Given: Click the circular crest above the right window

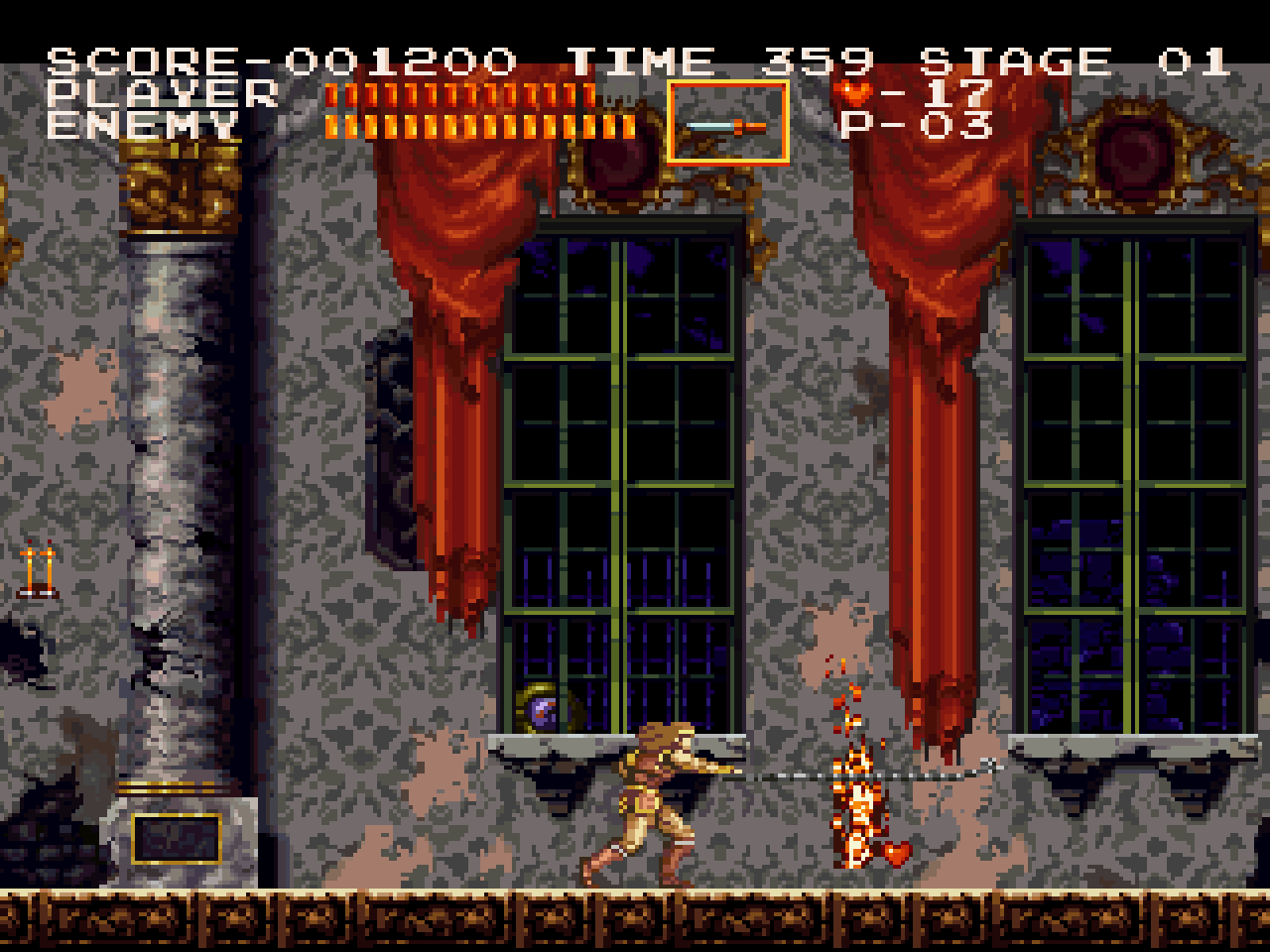Looking at the screenshot, I should click(x=1131, y=149).
